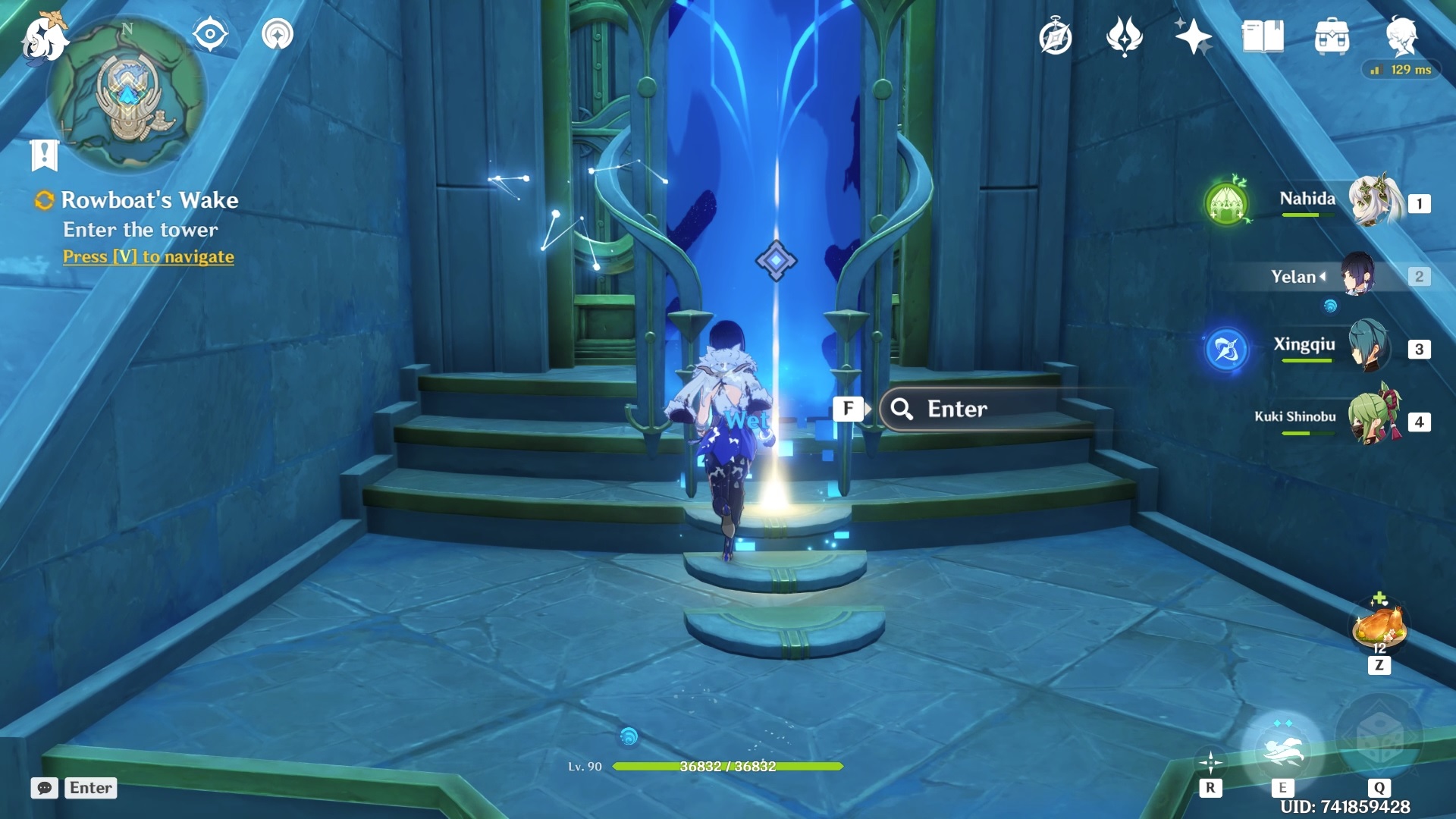Click the "Press [V] to navigate" link

(149, 257)
